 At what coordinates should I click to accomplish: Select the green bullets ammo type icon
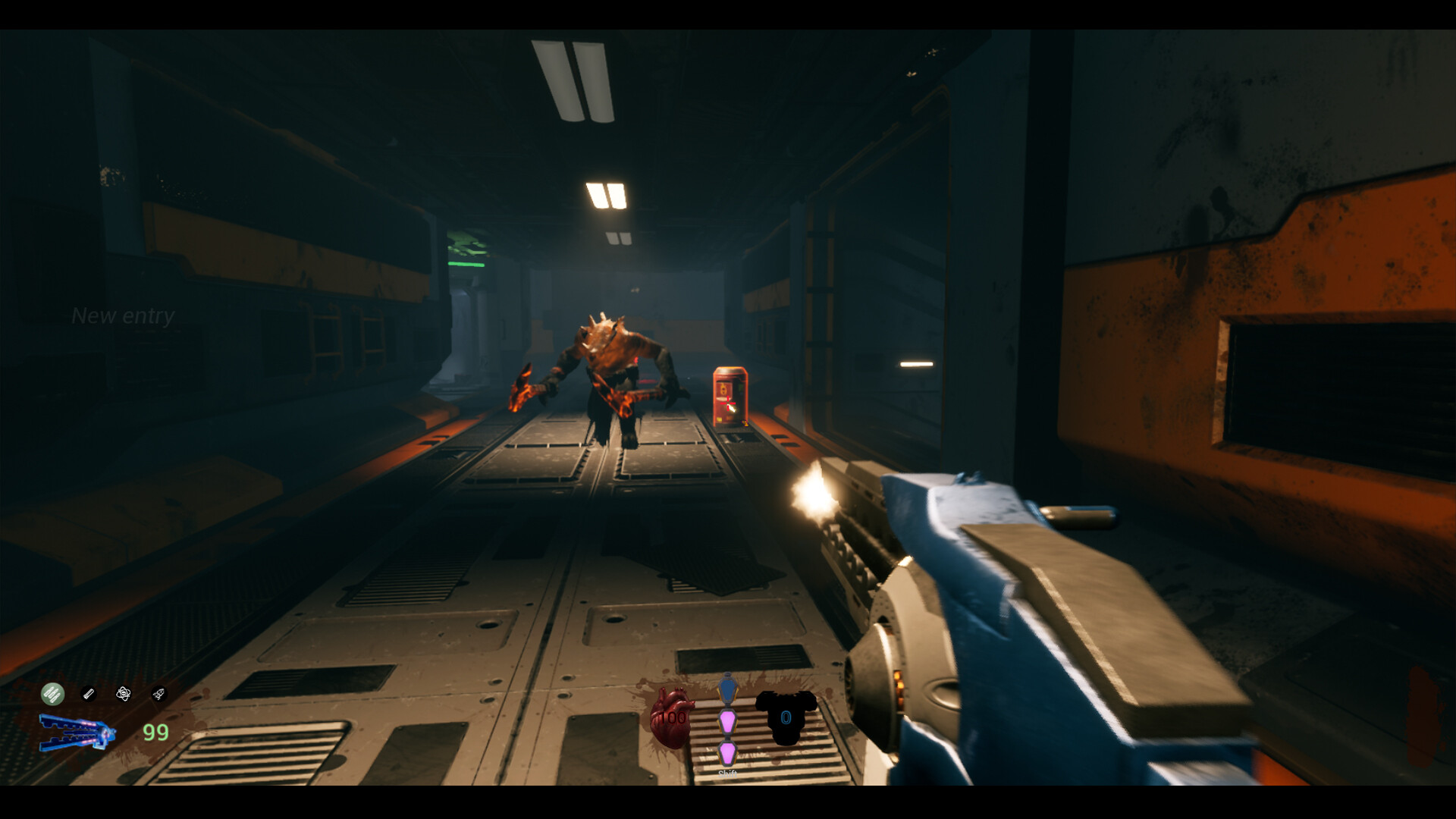point(52,694)
